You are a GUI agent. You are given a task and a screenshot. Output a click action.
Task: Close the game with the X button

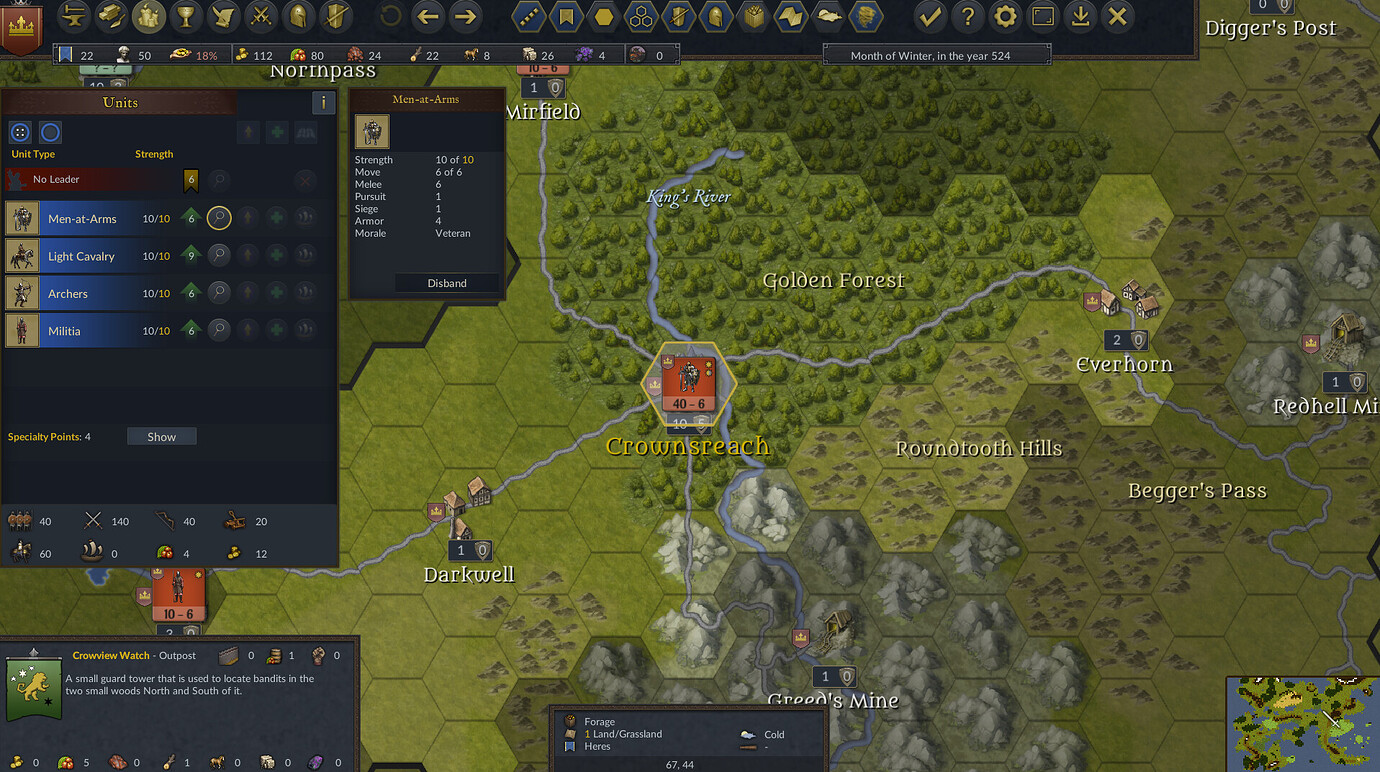click(x=1117, y=16)
